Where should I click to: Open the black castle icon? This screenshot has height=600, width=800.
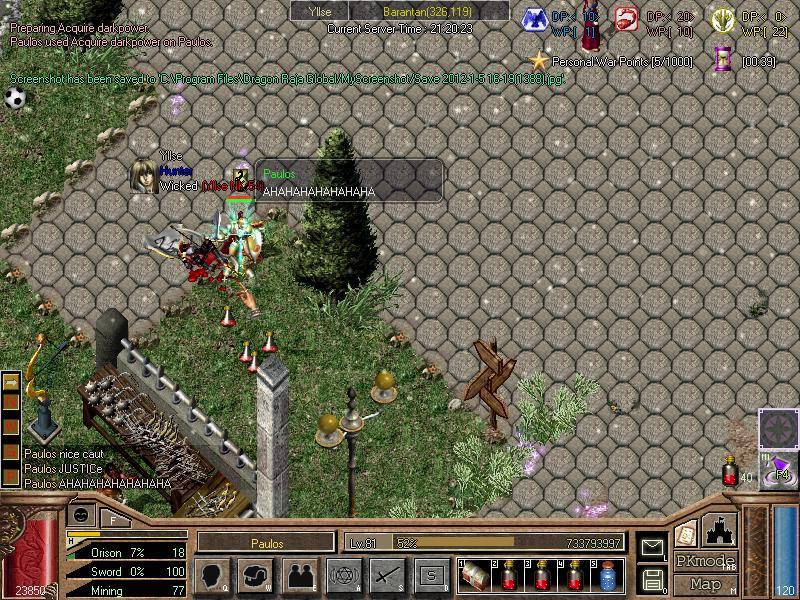click(x=720, y=529)
